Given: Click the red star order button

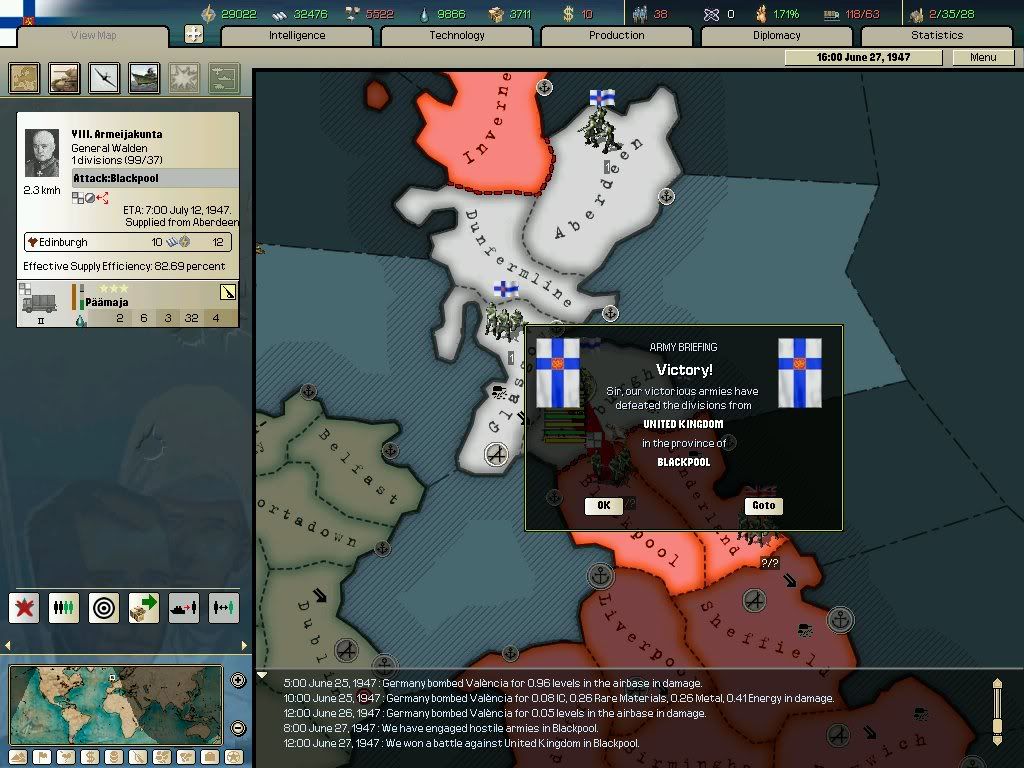Looking at the screenshot, I should [x=24, y=607].
